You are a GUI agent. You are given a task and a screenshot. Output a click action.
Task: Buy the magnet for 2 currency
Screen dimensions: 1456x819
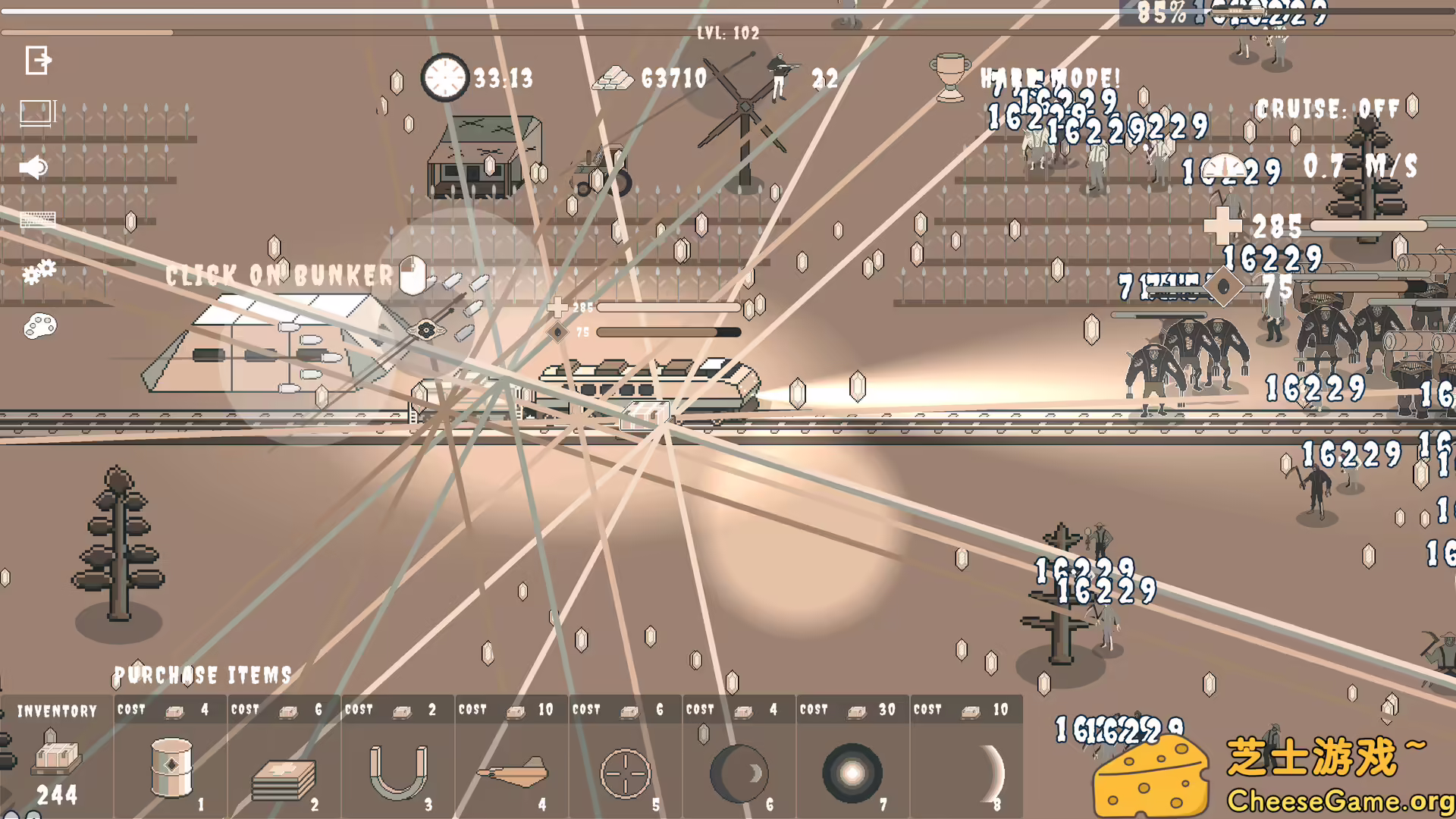397,770
